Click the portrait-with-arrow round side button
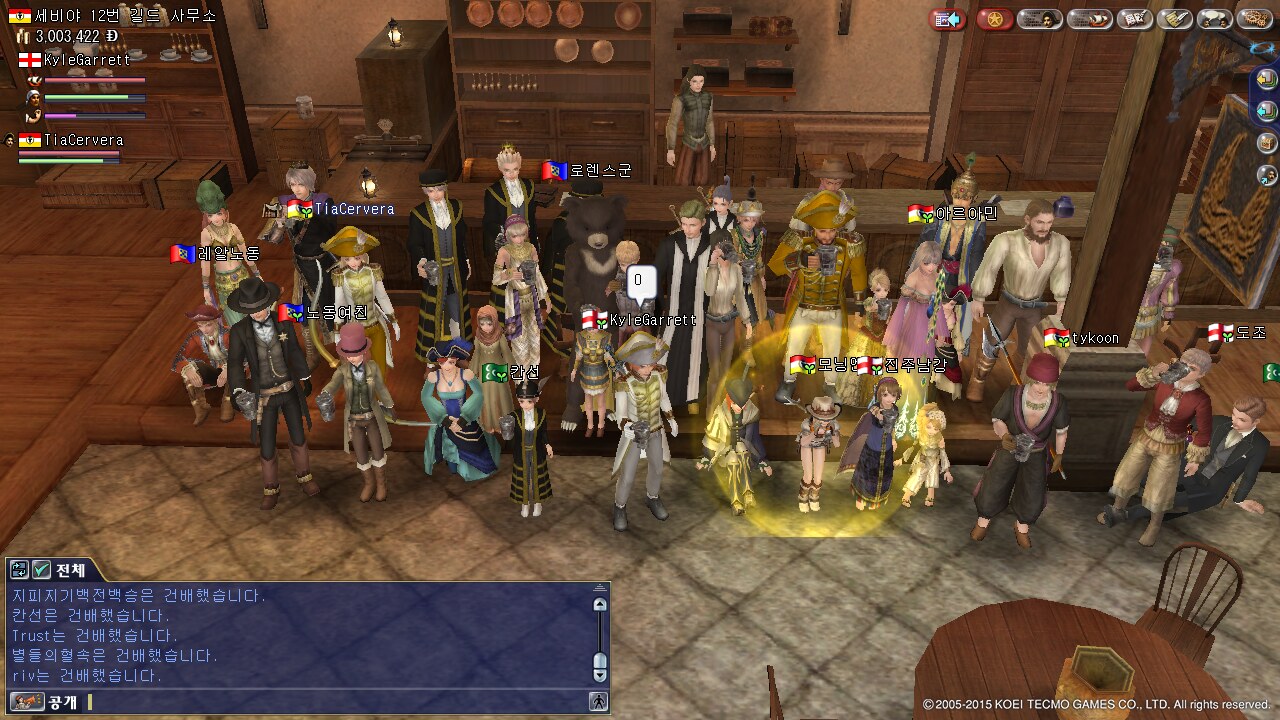The height and width of the screenshot is (720, 1280). 1267,175
